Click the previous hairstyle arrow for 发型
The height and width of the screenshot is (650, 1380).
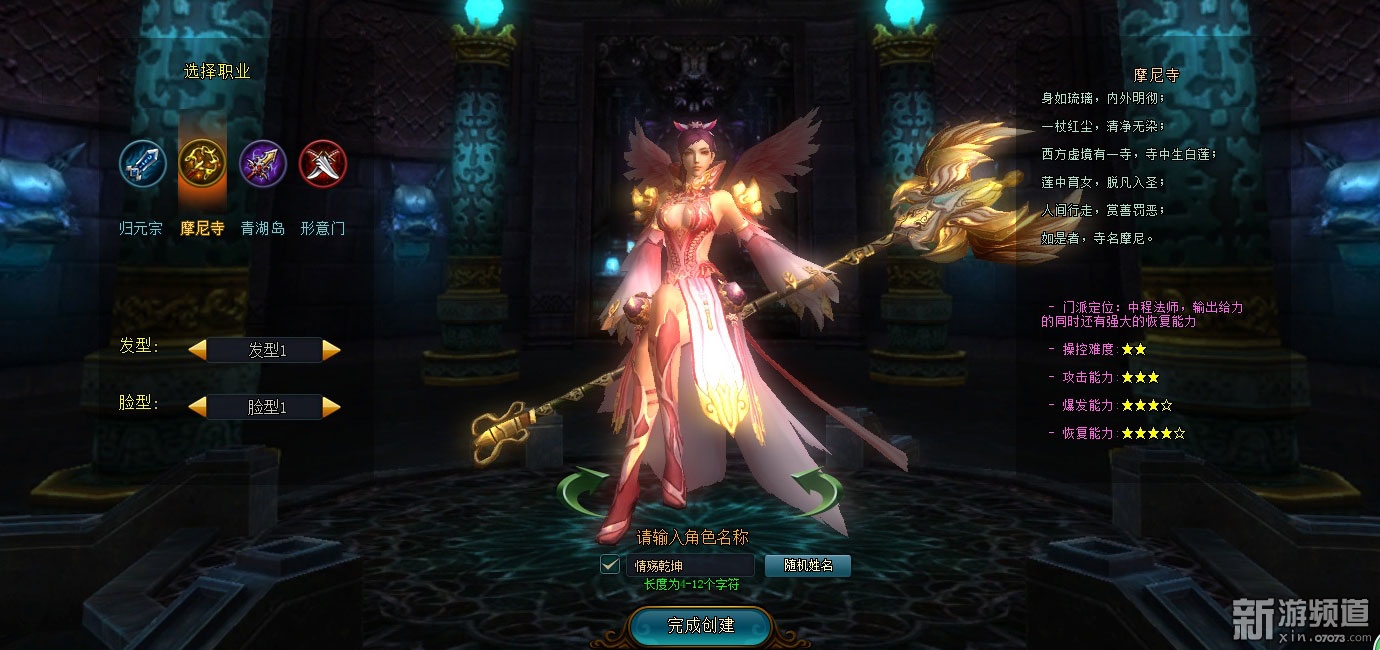coord(198,350)
